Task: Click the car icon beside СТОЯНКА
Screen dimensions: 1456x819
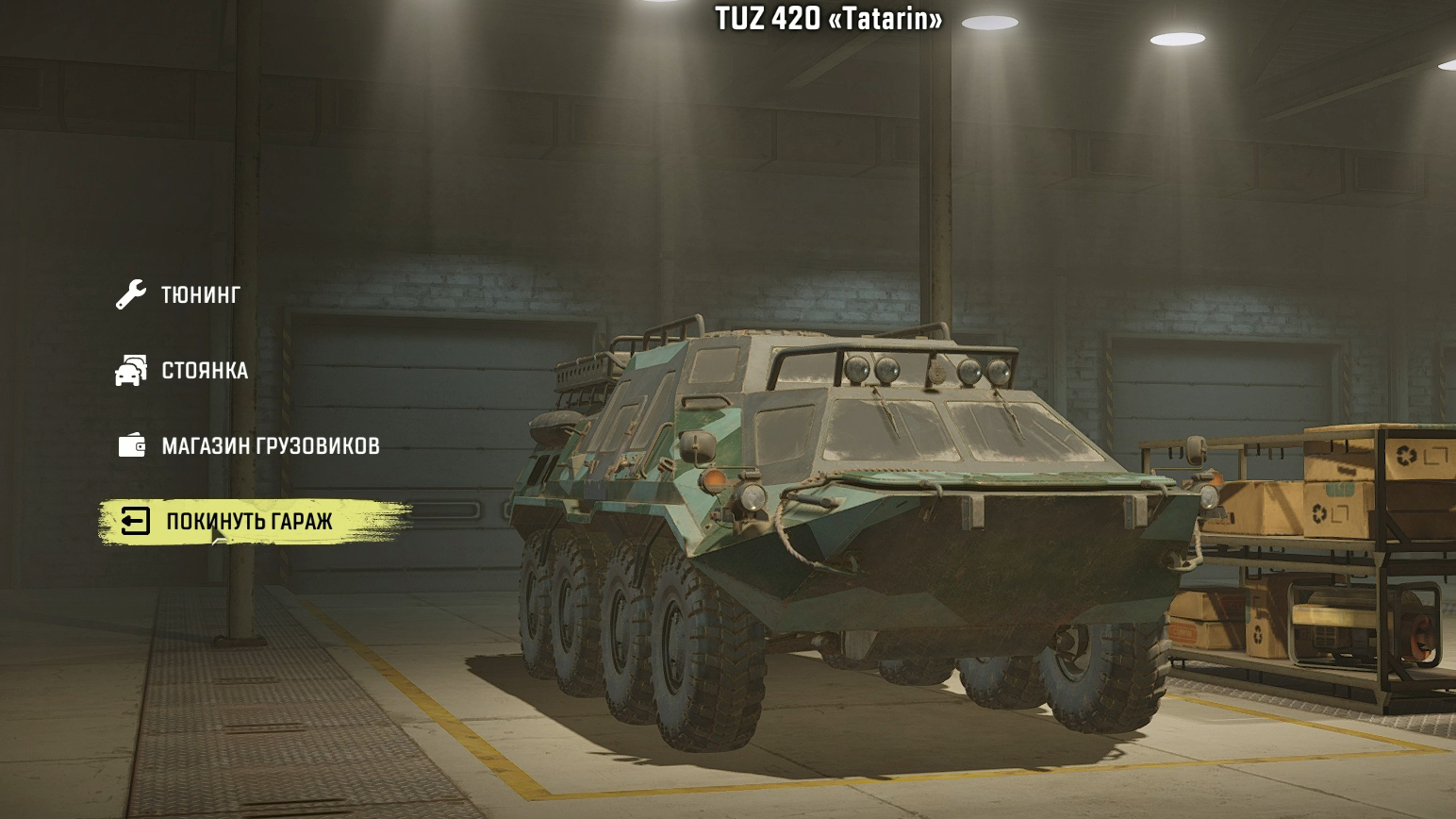Action: pyautogui.click(x=132, y=370)
